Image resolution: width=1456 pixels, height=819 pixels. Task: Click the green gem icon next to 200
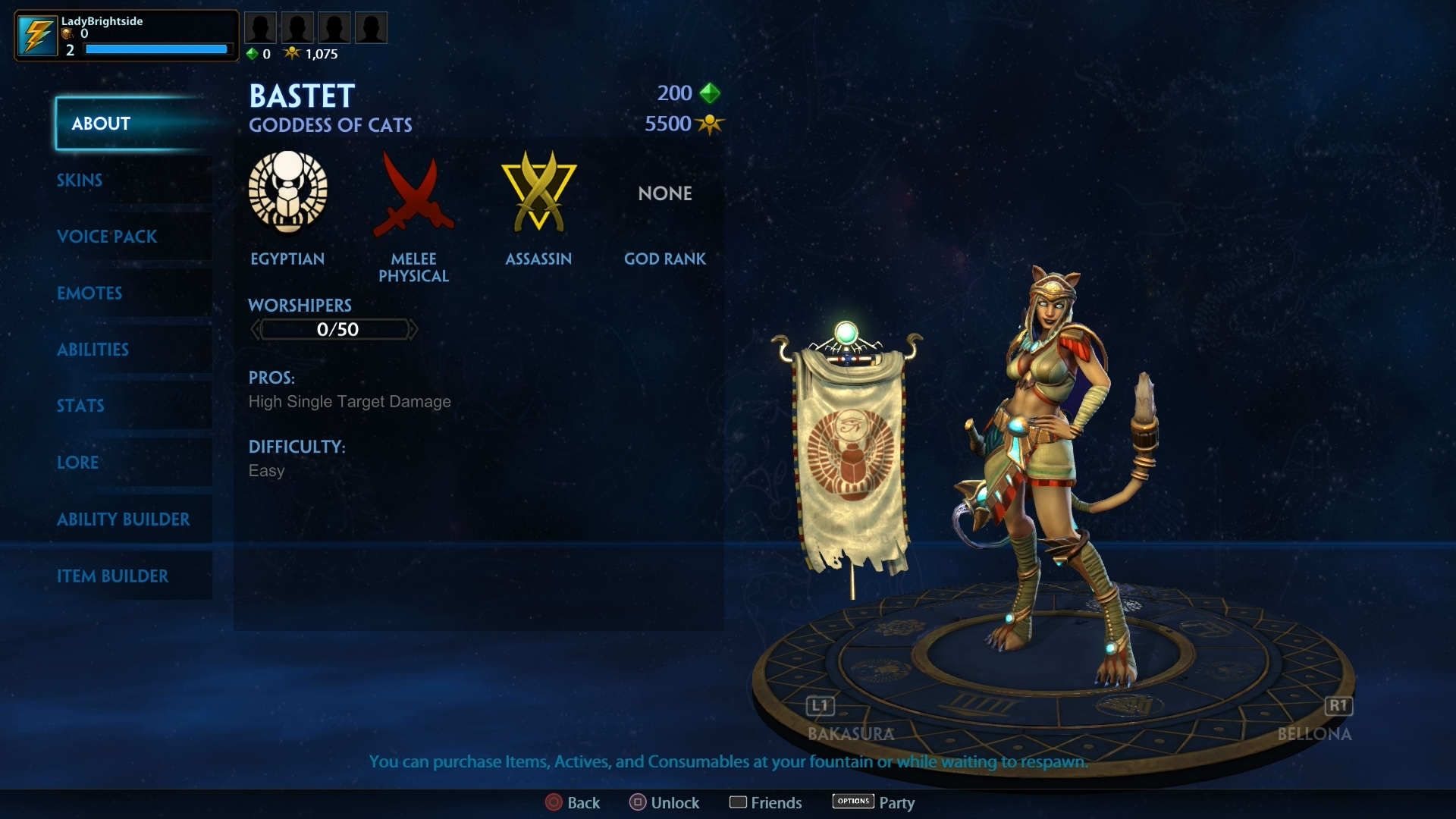click(711, 93)
